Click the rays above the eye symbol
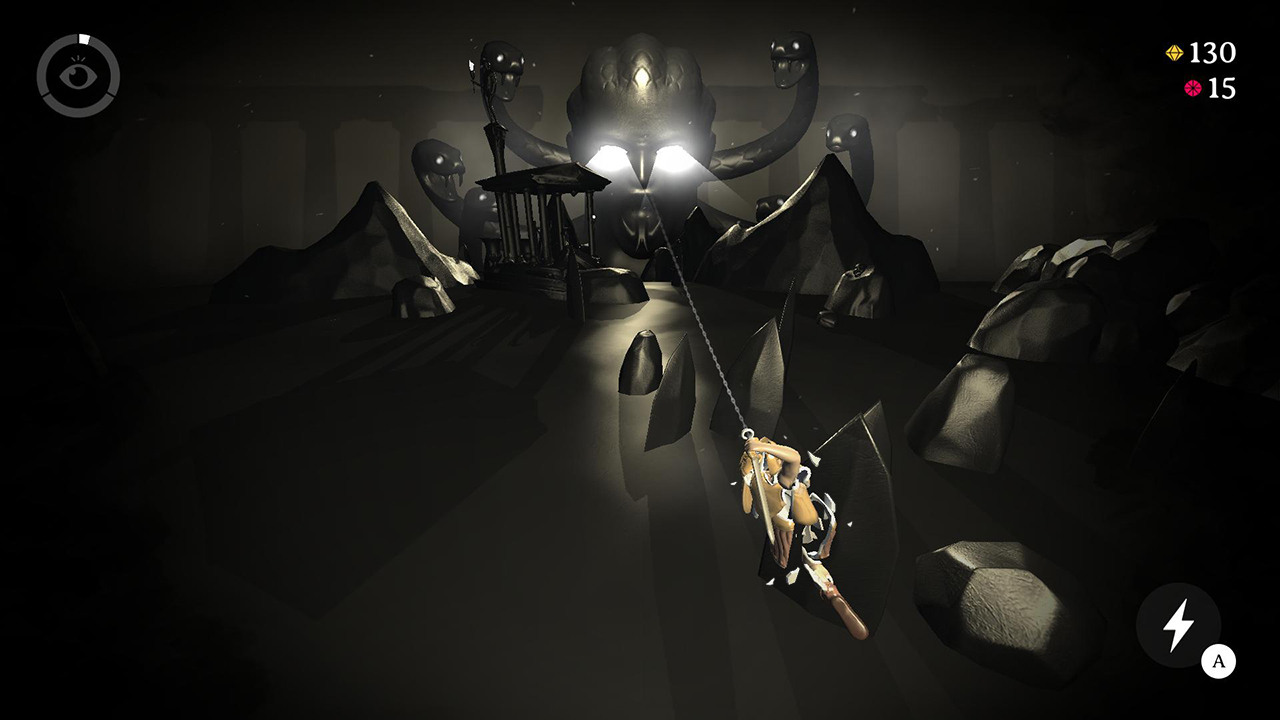The width and height of the screenshot is (1280, 720). (78, 58)
